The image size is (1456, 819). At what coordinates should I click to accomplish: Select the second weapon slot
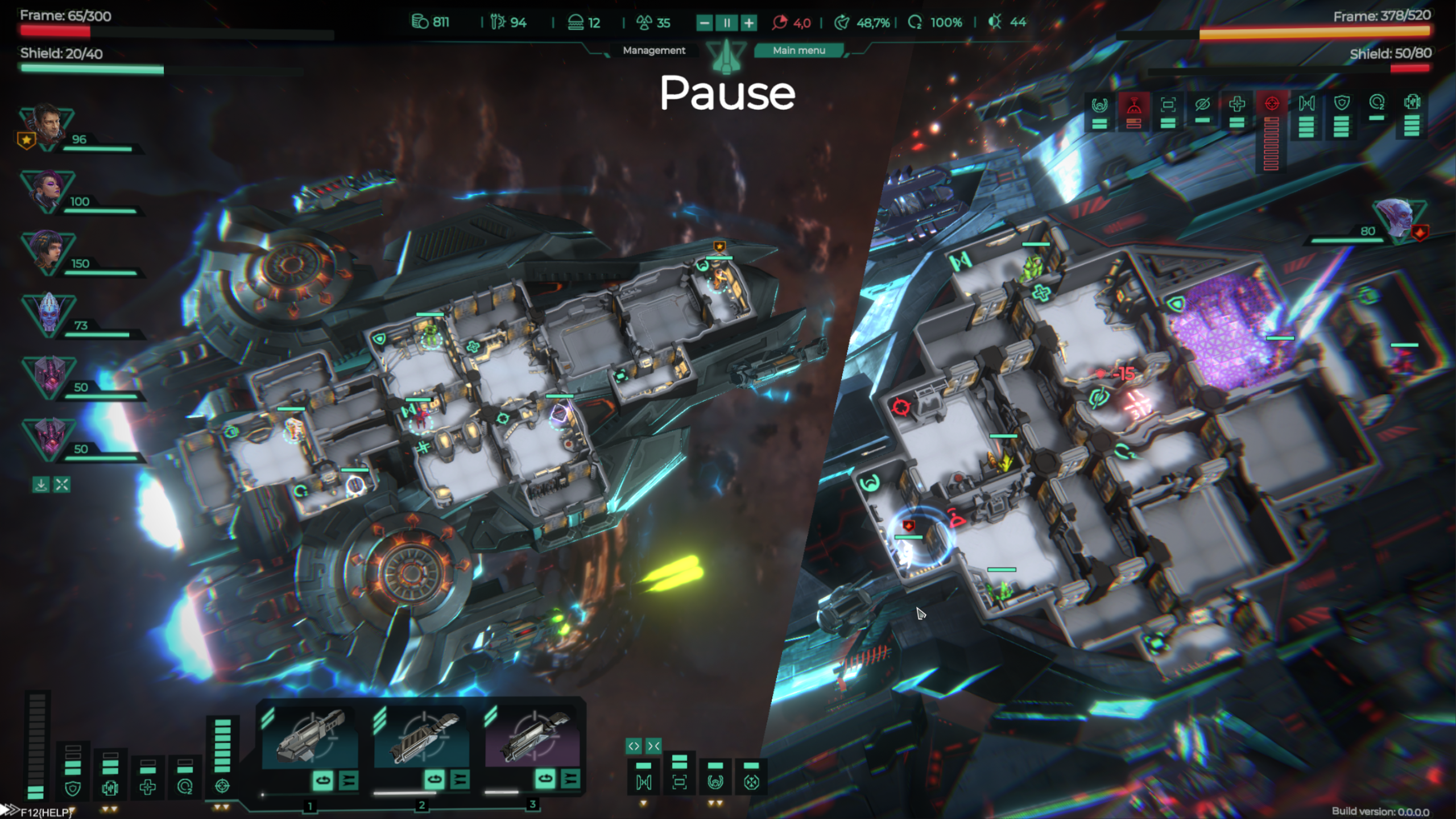[422, 737]
